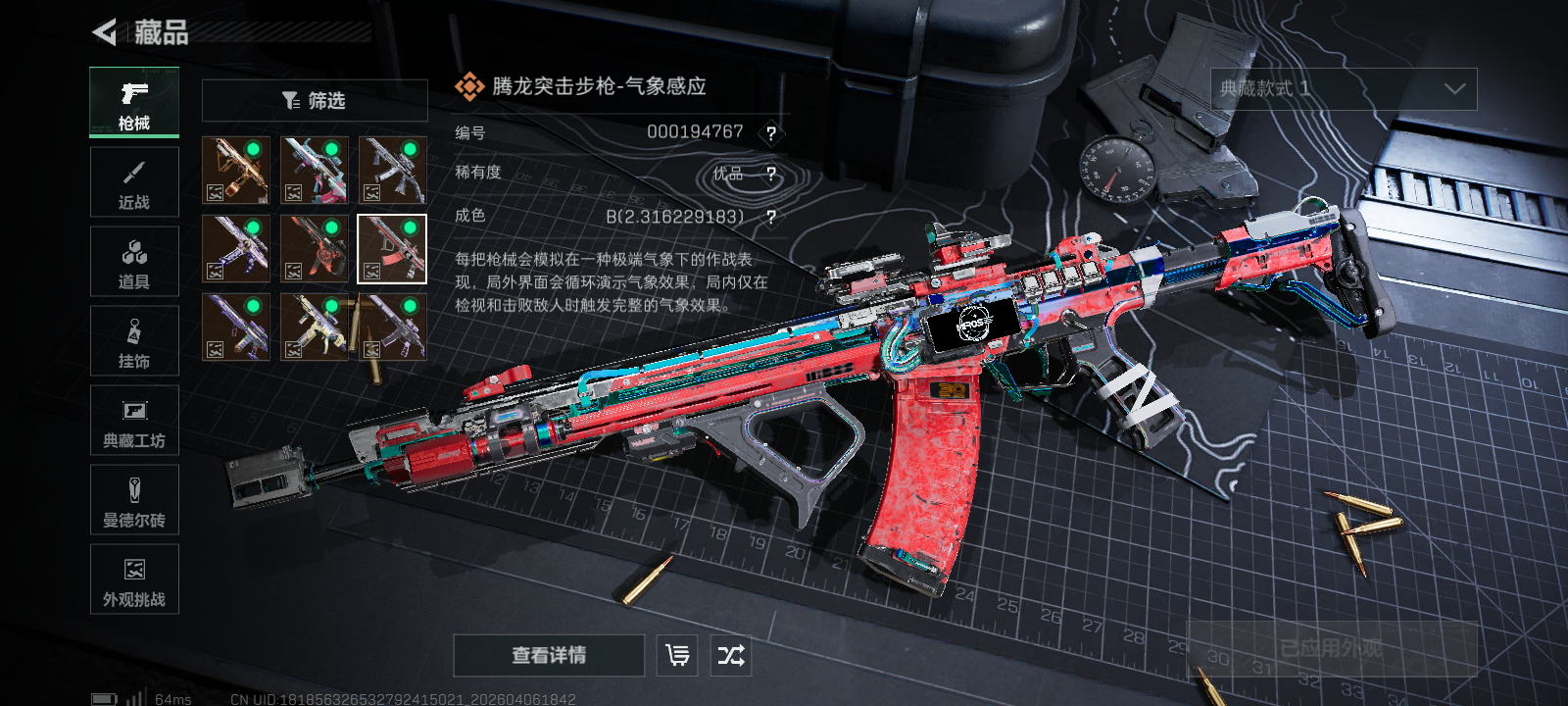This screenshot has width=1568, height=706.
Task: Switch to the 枪械 firearms tab
Action: point(134,102)
